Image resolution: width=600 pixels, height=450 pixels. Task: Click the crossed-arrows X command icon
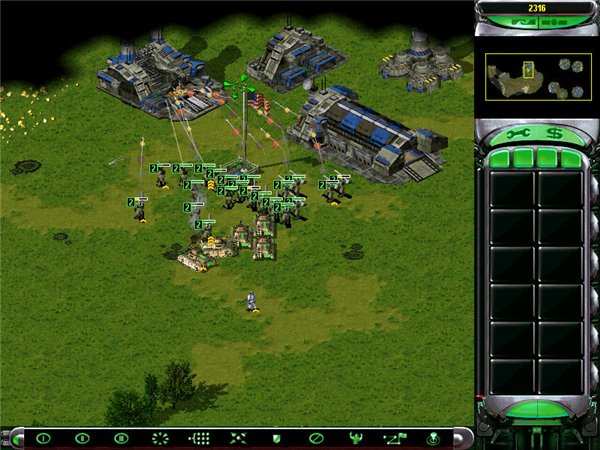coord(238,438)
